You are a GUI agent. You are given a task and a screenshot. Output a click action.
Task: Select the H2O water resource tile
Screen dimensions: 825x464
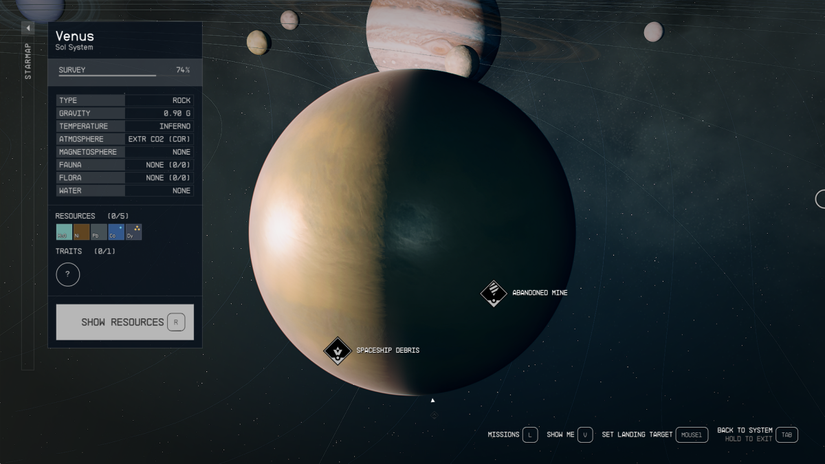coord(64,232)
